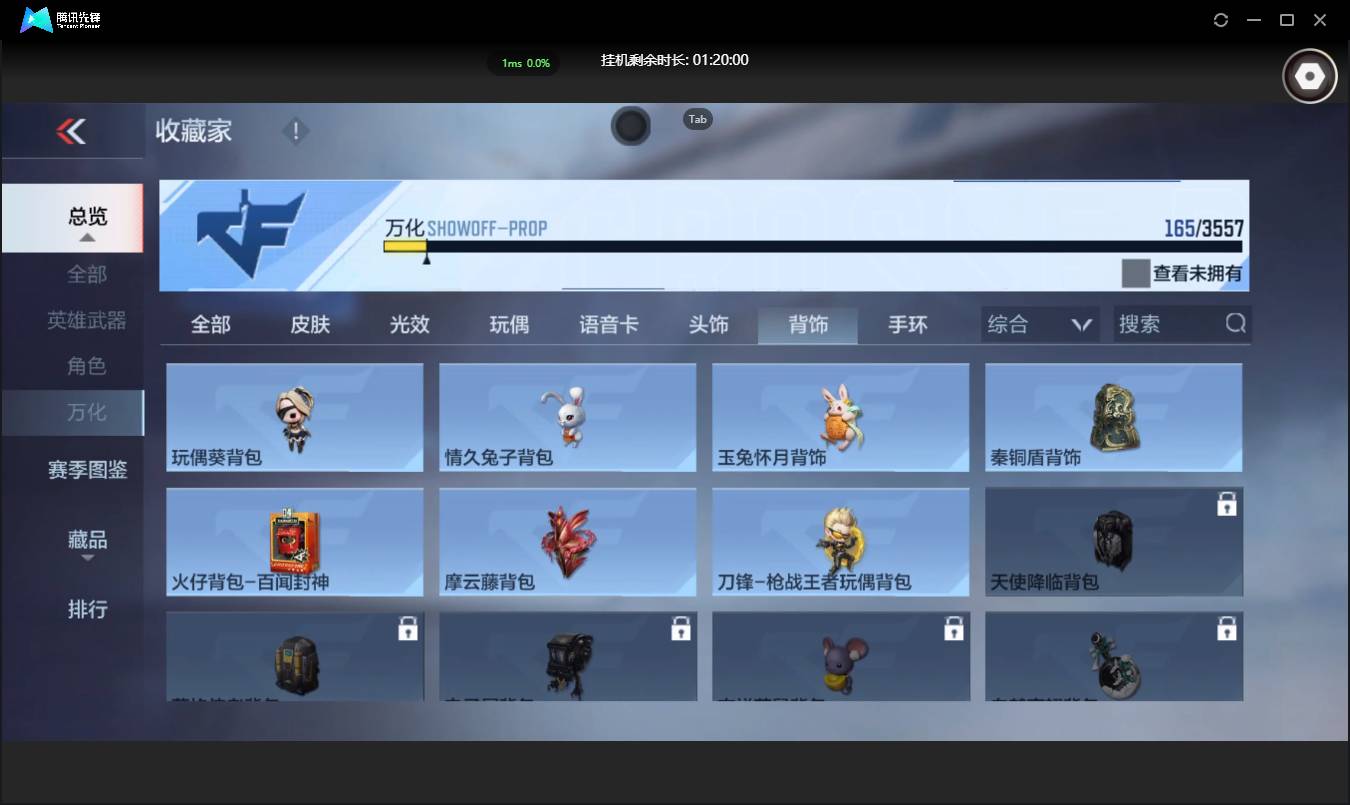The height and width of the screenshot is (805, 1350).
Task: Open the circular settings icon at top right
Action: click(1309, 75)
